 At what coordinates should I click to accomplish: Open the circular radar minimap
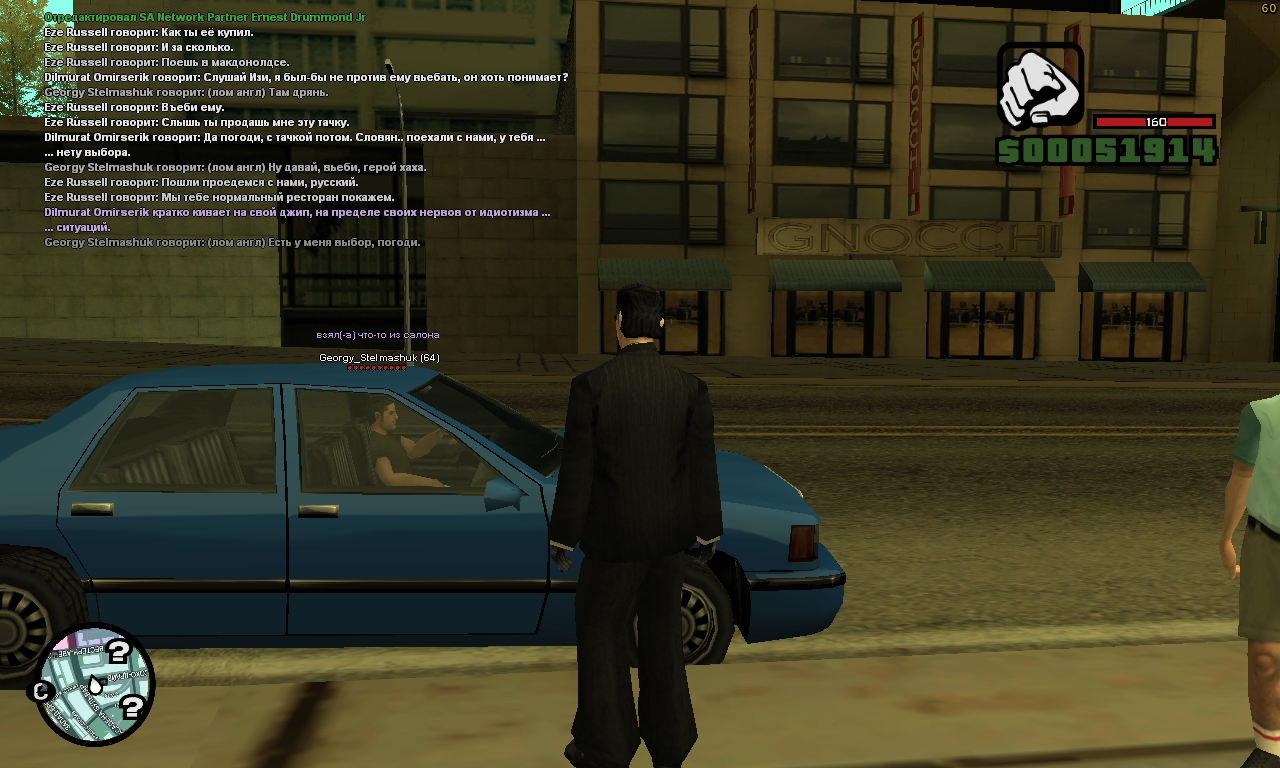94,685
